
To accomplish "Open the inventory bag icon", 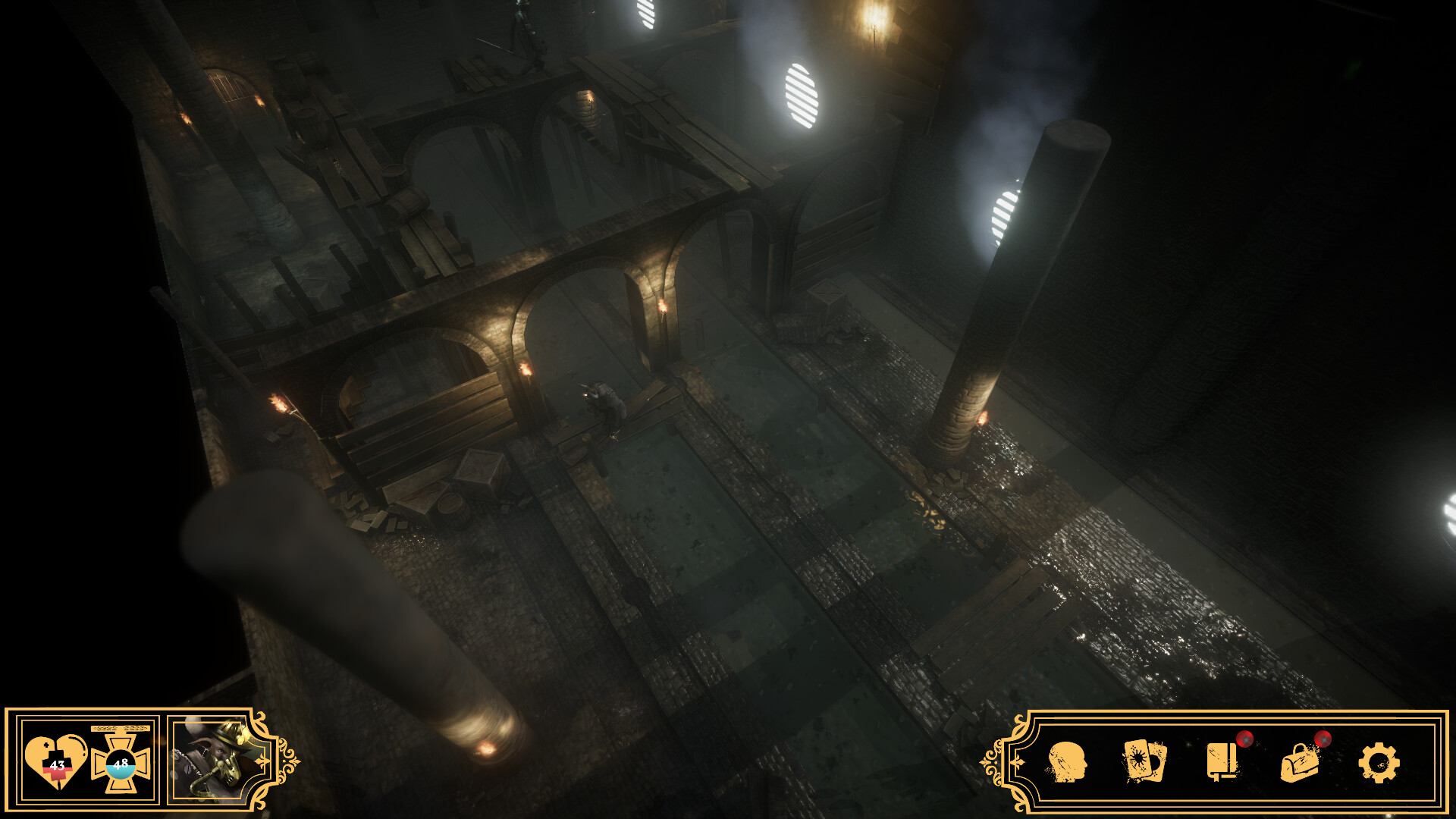I will pos(1300,764).
